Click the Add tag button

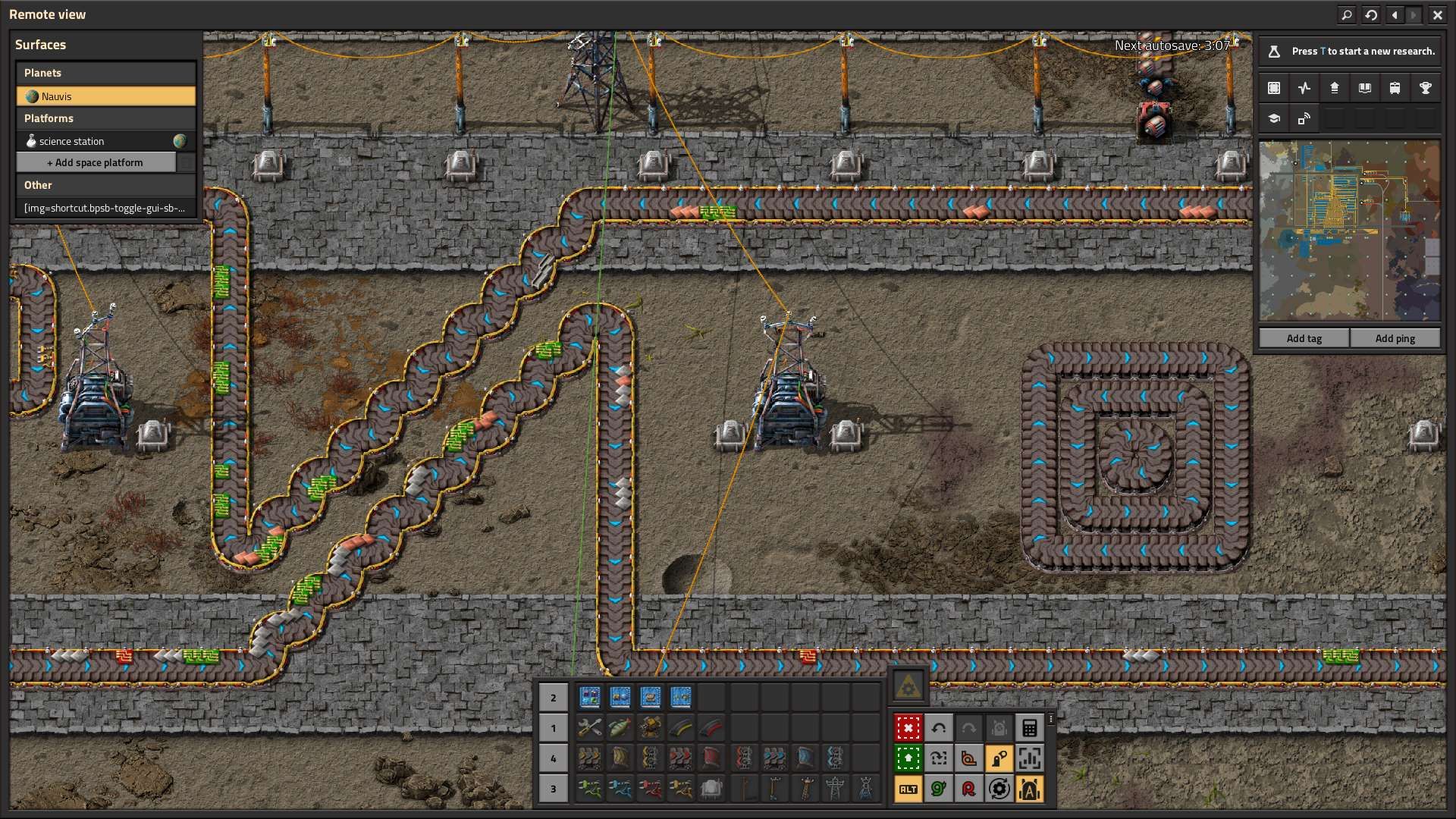click(1304, 338)
